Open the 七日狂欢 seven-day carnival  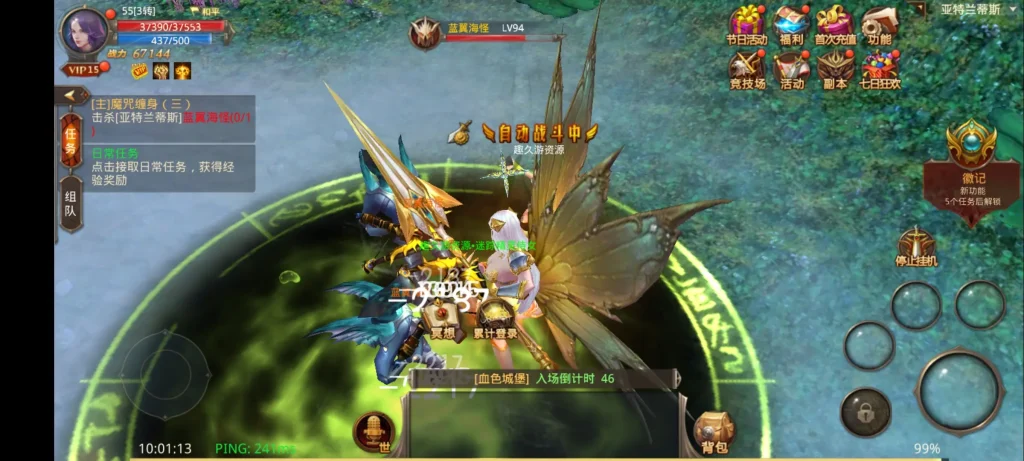point(880,68)
